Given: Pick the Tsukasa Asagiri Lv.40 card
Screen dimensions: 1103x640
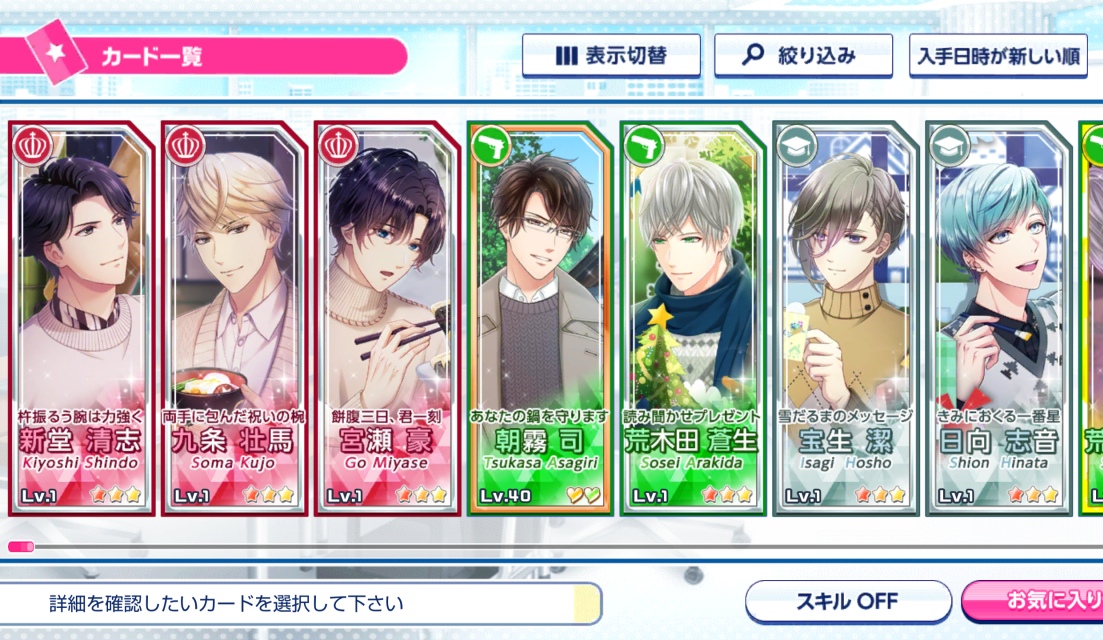Looking at the screenshot, I should pos(540,318).
